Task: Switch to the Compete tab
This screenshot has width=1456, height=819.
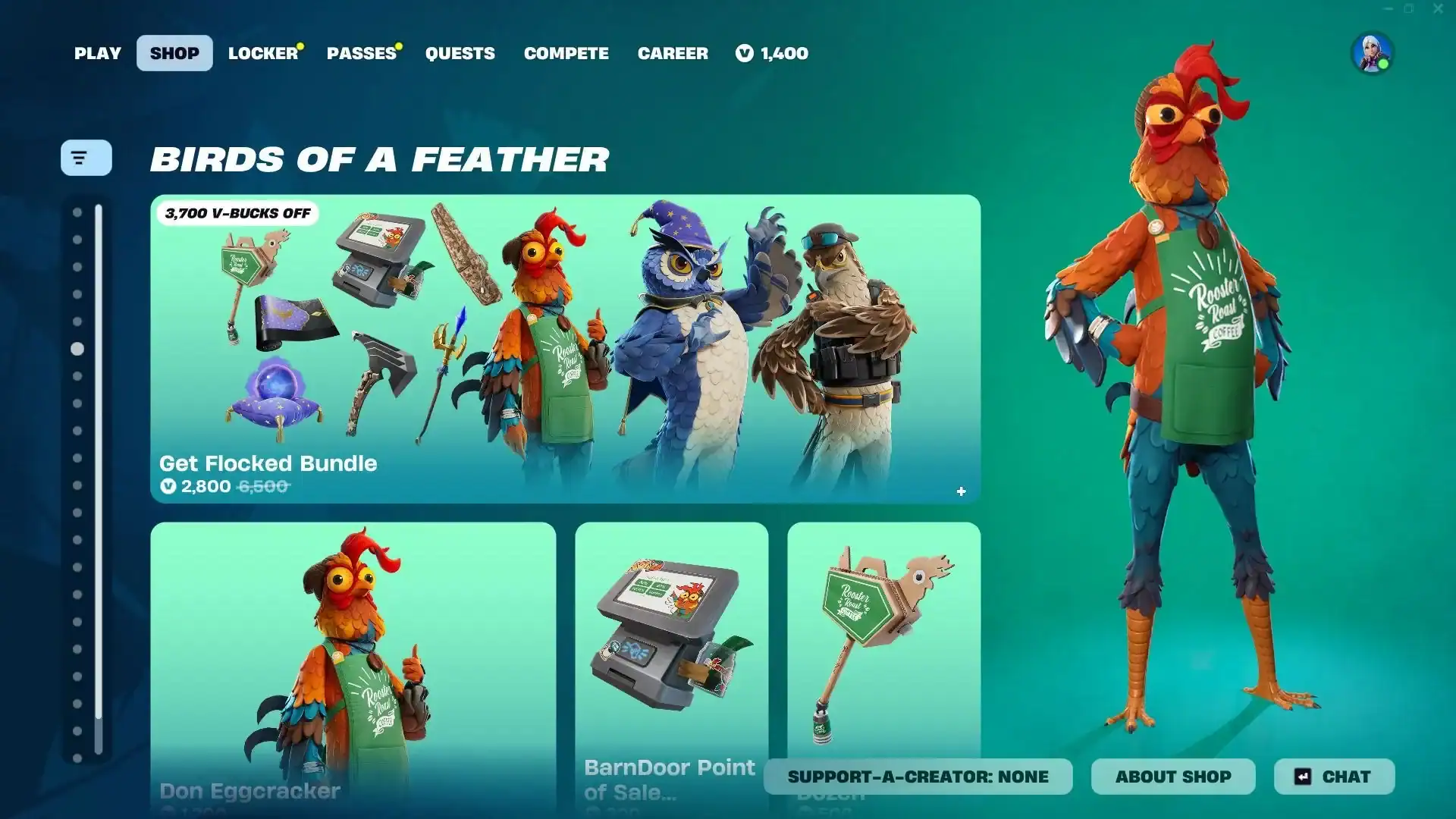Action: [x=566, y=53]
